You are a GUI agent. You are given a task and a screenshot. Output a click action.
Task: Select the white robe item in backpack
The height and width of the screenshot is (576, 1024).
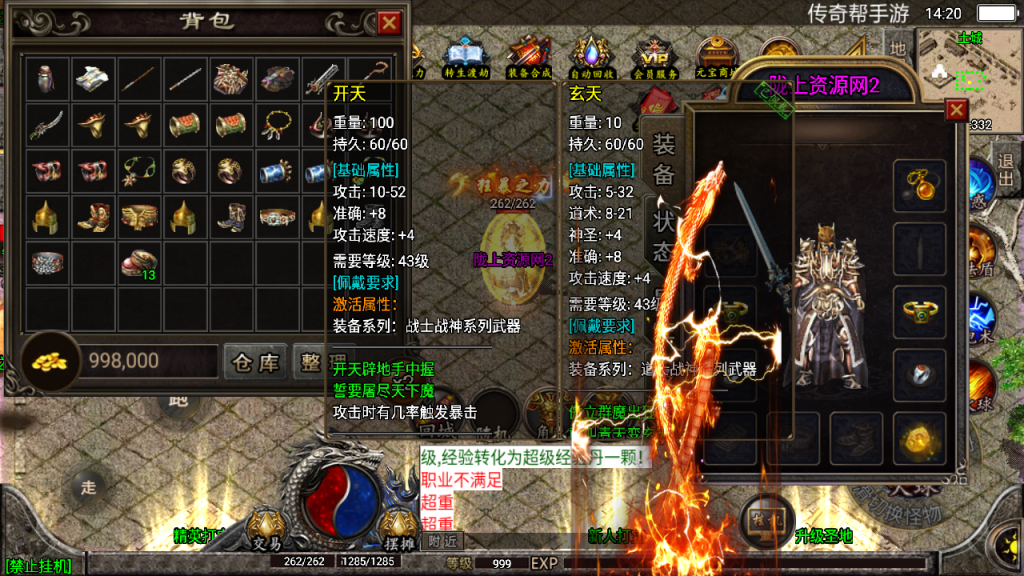[94, 77]
